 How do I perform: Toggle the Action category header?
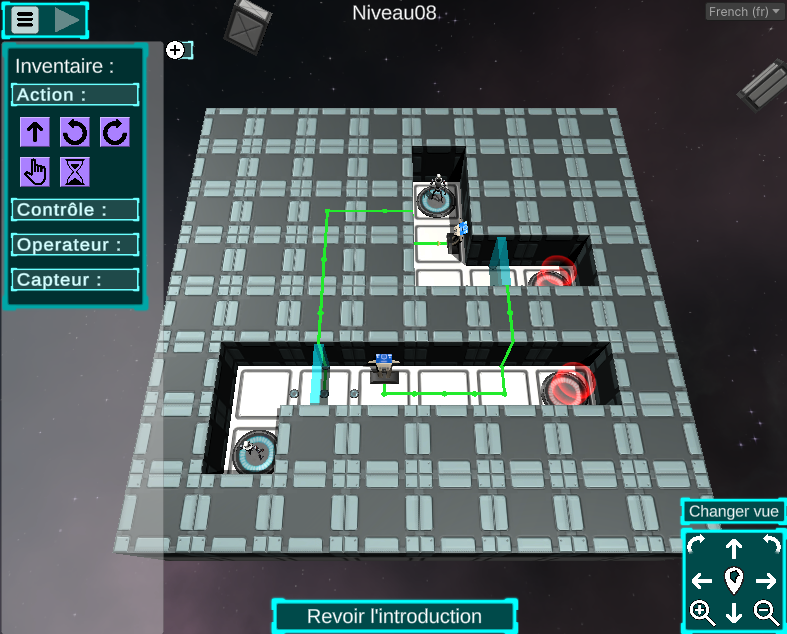pos(75,95)
